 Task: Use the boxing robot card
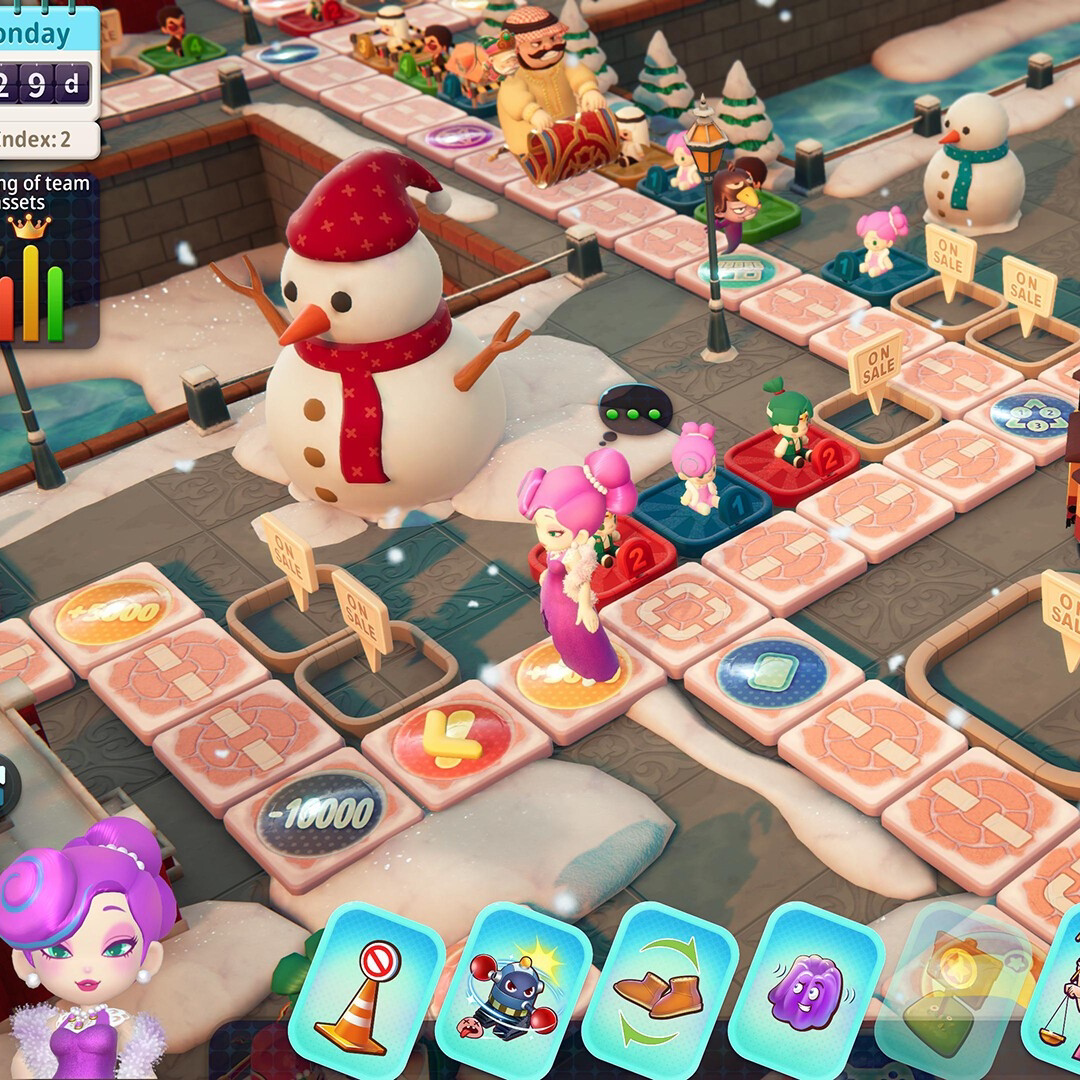pos(512,992)
